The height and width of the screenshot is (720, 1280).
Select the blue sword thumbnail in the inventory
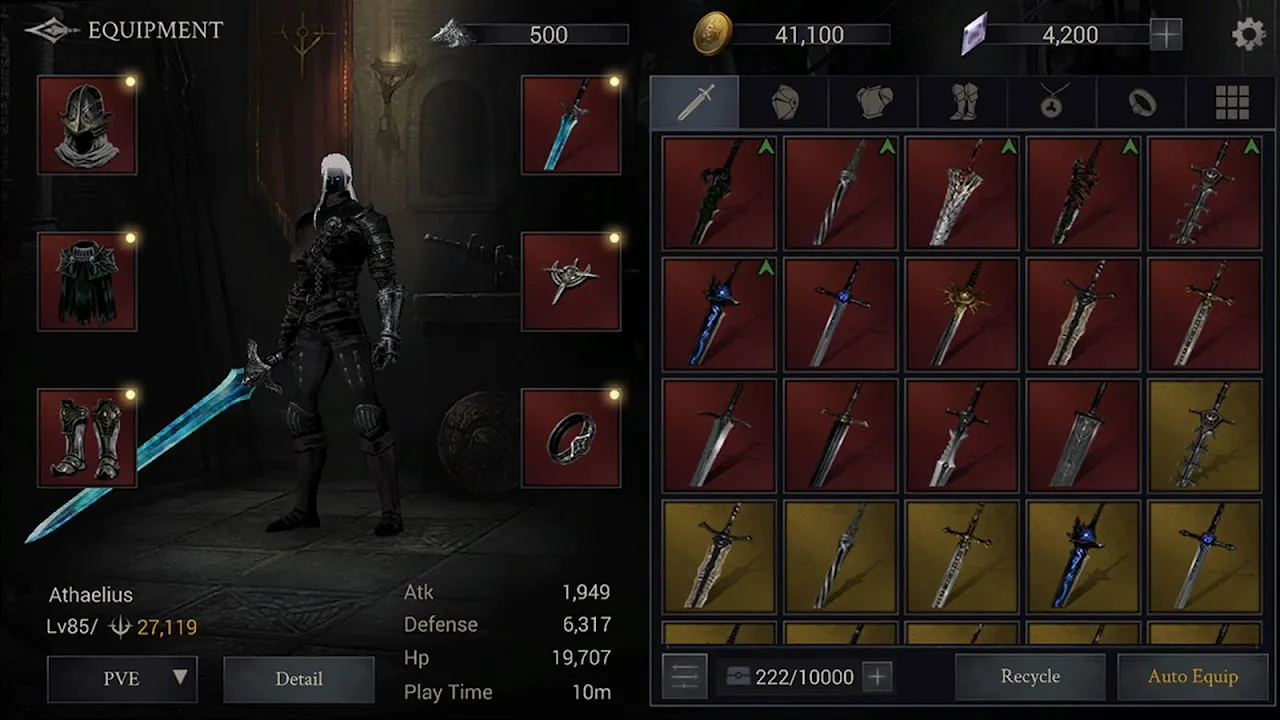718,312
